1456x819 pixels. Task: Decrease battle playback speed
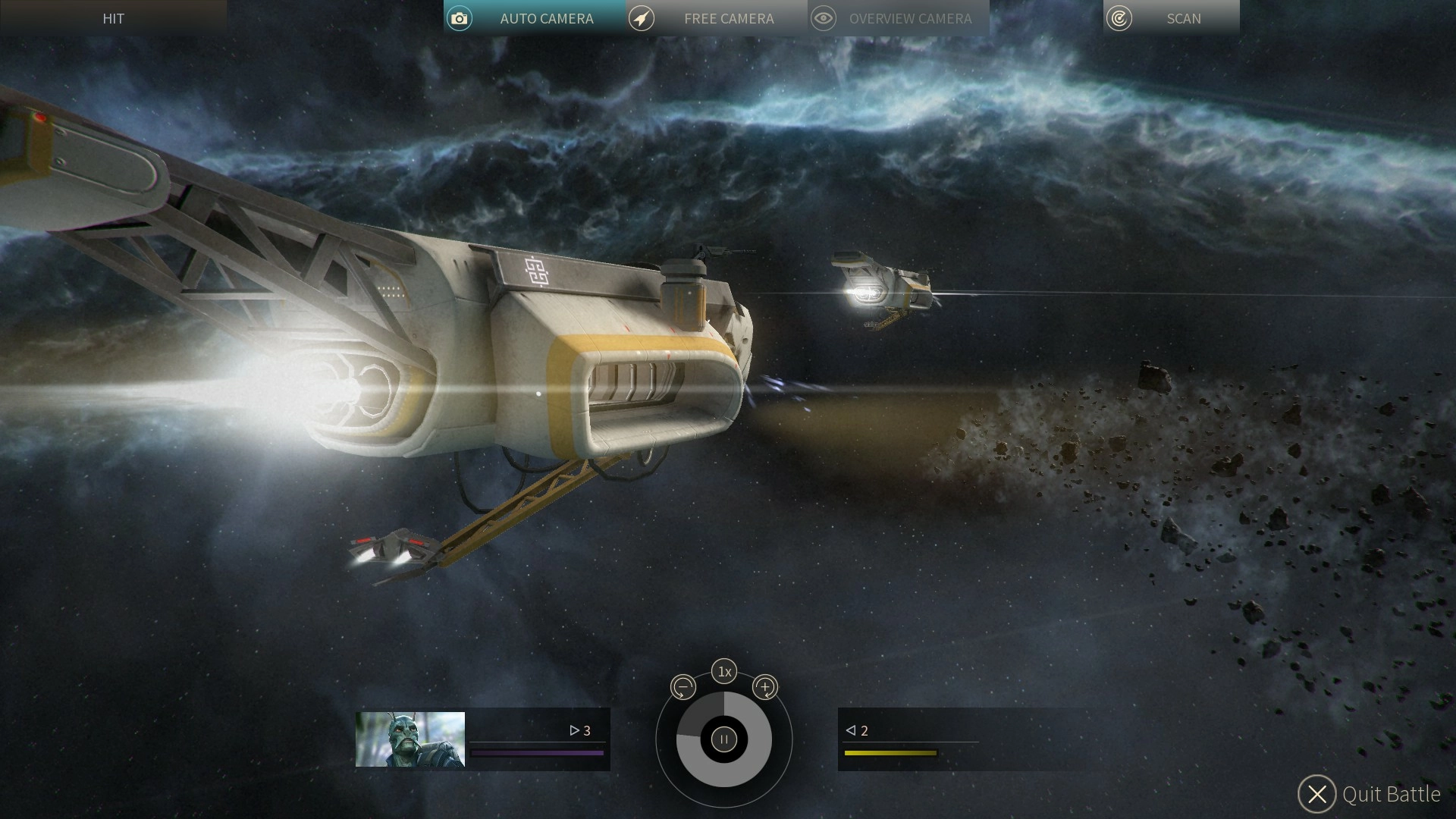click(x=683, y=688)
